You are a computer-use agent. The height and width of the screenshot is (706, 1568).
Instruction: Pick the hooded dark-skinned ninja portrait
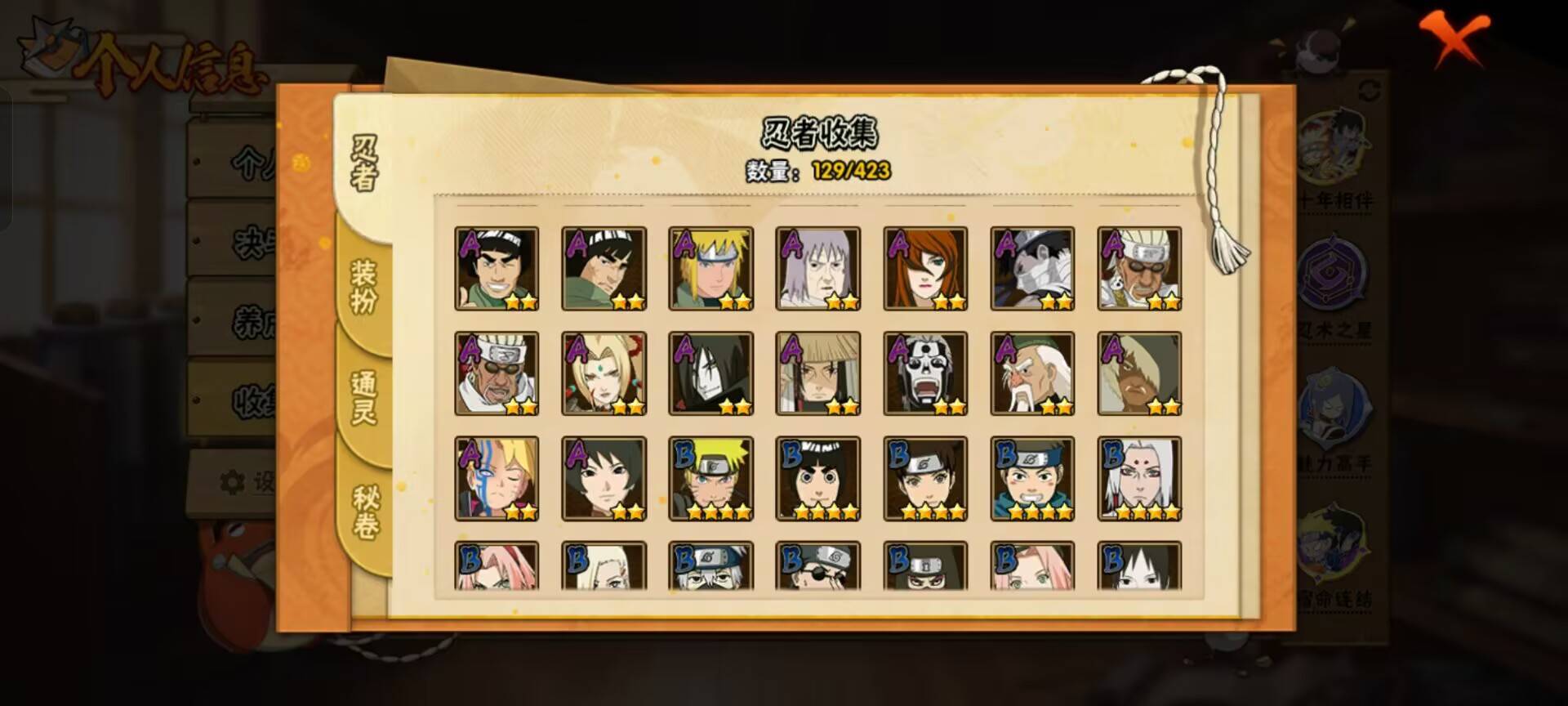1139,373
